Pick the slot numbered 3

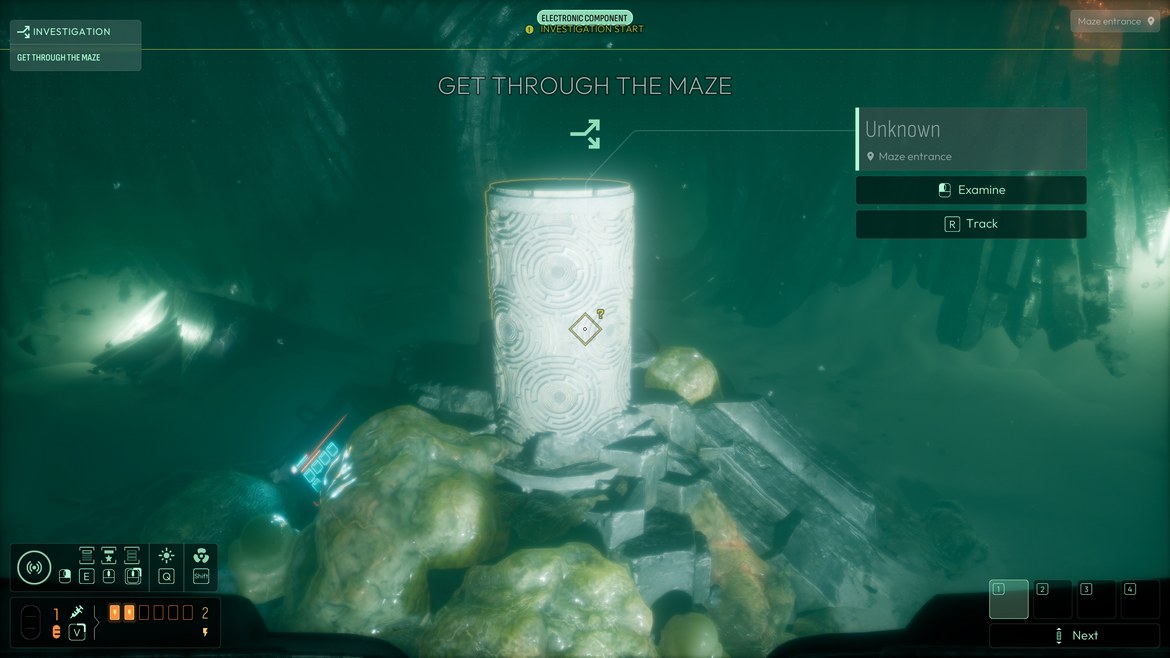(1096, 599)
